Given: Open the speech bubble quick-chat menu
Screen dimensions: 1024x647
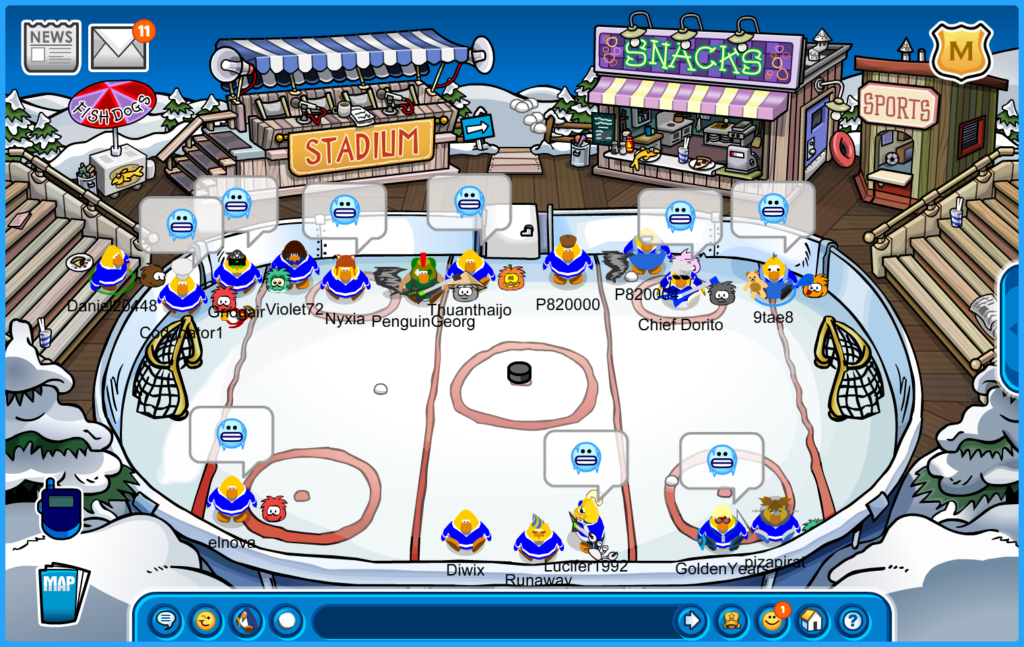Looking at the screenshot, I should (x=166, y=621).
